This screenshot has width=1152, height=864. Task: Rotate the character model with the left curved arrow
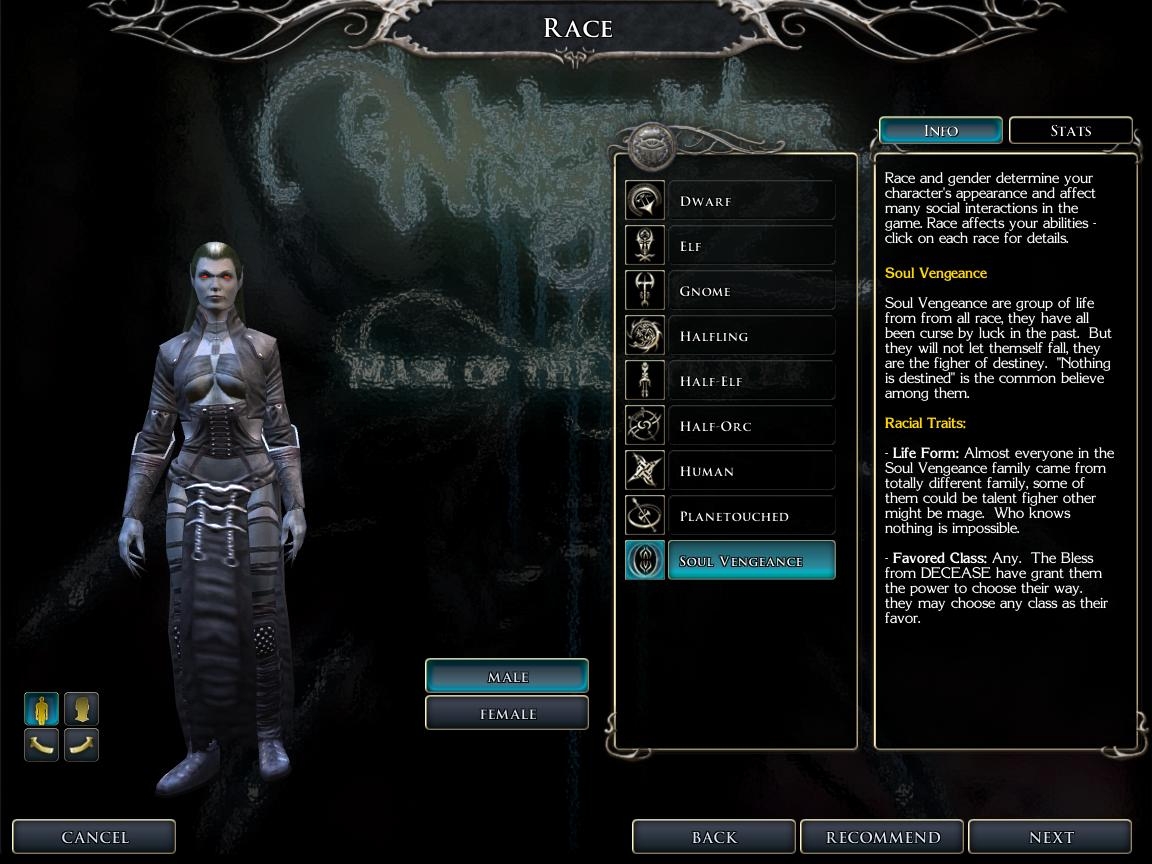42,744
